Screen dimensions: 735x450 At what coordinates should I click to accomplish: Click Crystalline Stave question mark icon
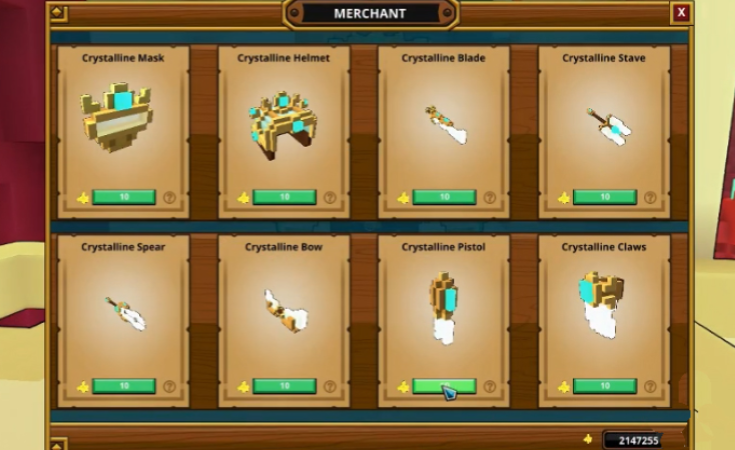click(649, 198)
